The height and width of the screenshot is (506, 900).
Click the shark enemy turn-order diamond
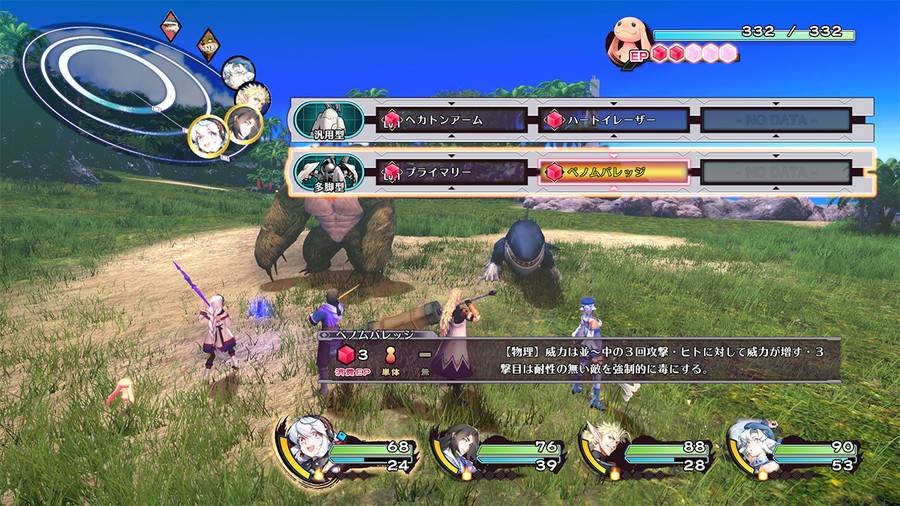(x=171, y=24)
